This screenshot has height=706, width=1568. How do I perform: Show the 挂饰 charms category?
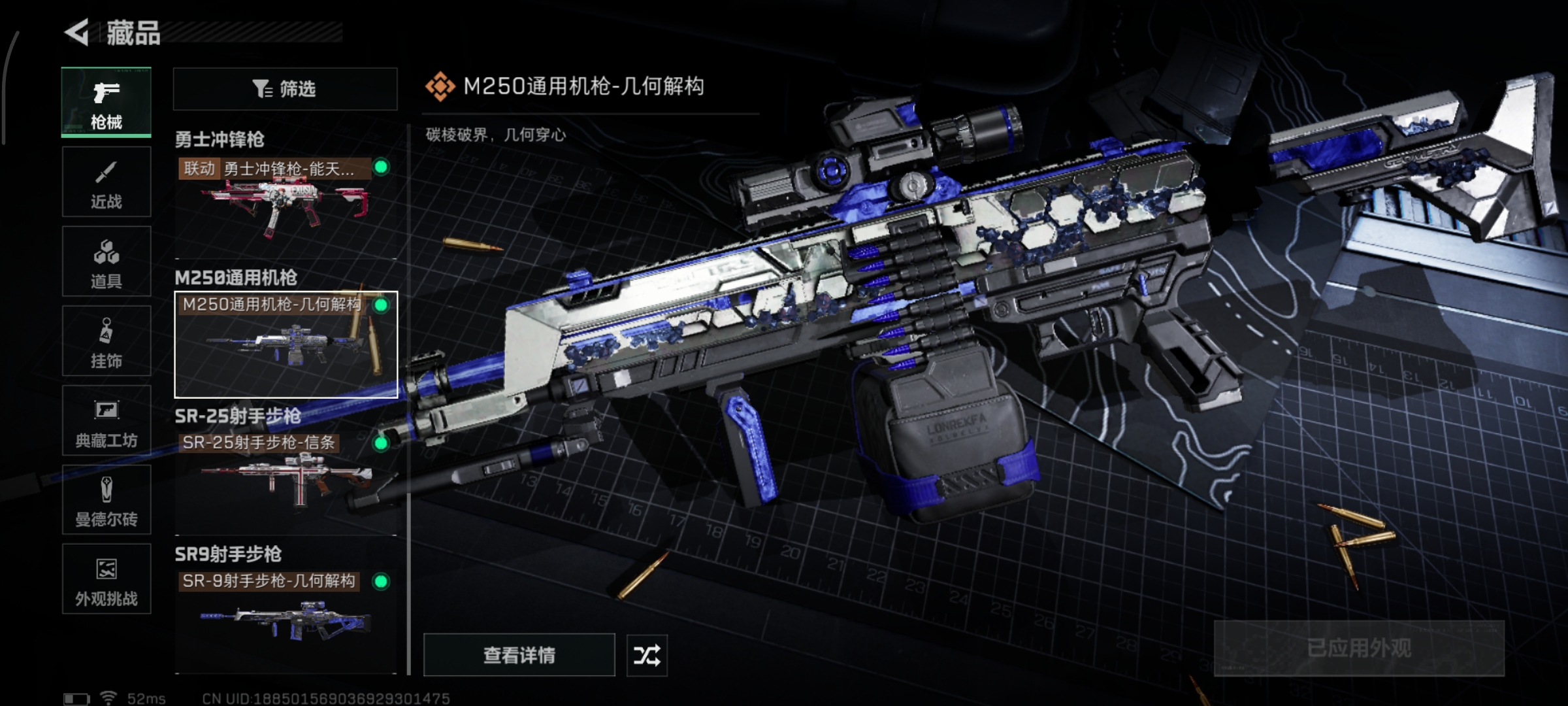(x=106, y=341)
